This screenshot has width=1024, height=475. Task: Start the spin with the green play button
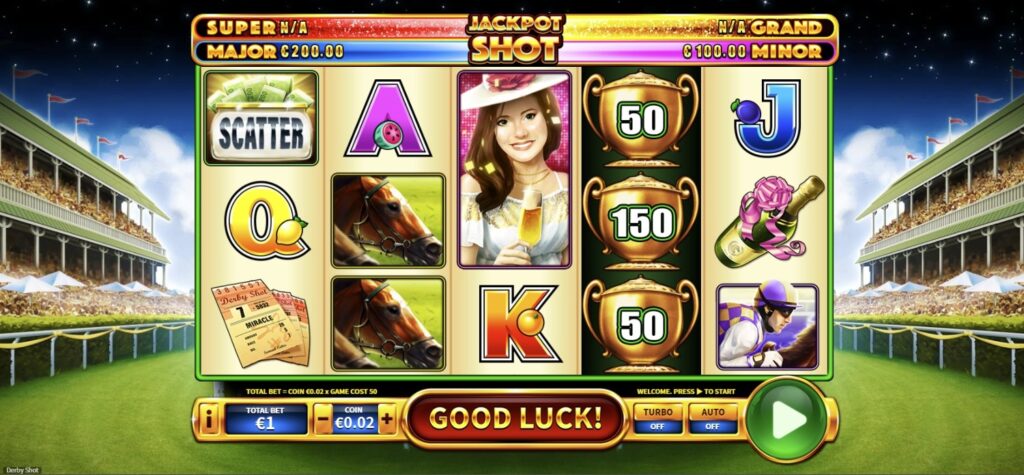tap(787, 420)
